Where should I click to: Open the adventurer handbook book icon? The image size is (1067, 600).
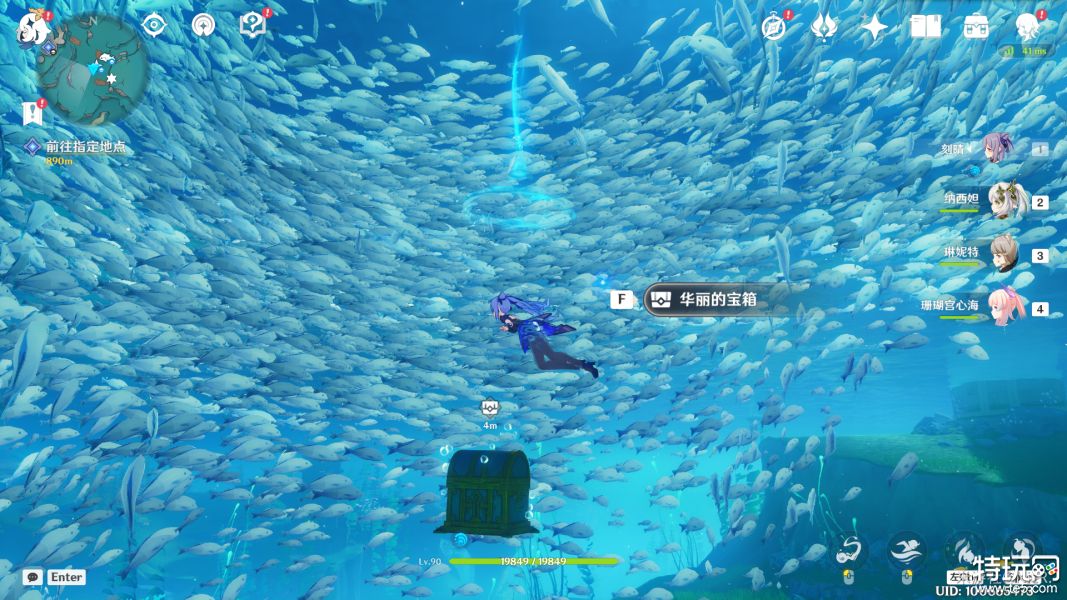(925, 27)
